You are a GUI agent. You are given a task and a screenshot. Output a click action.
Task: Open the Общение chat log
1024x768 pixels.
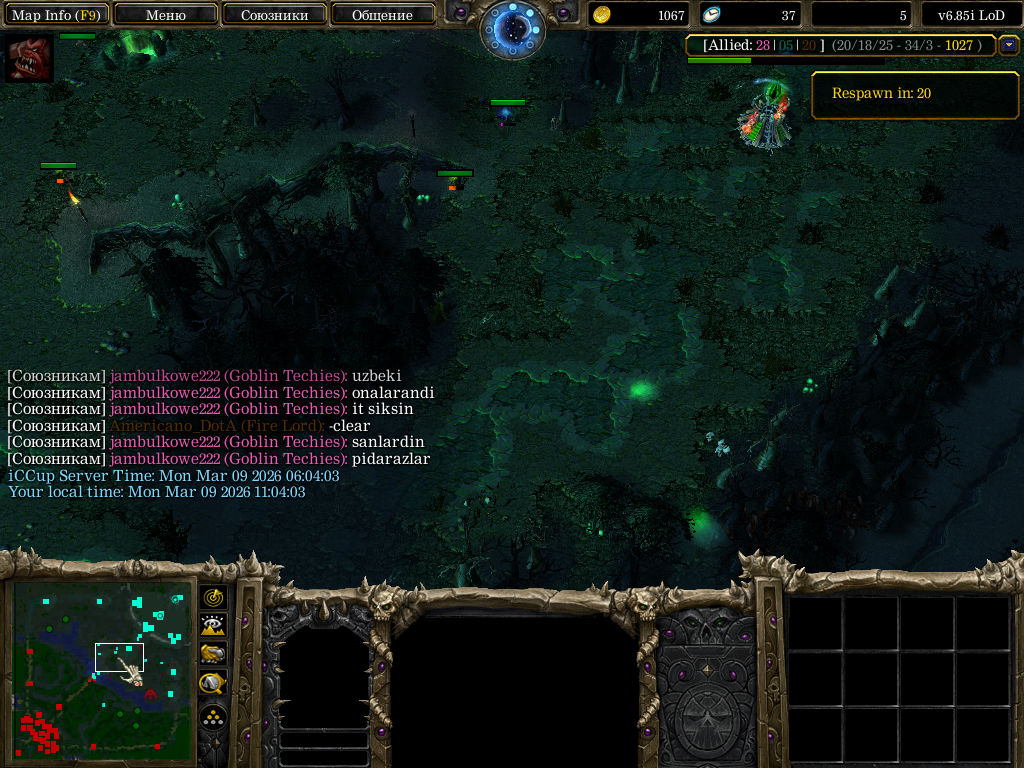(382, 15)
